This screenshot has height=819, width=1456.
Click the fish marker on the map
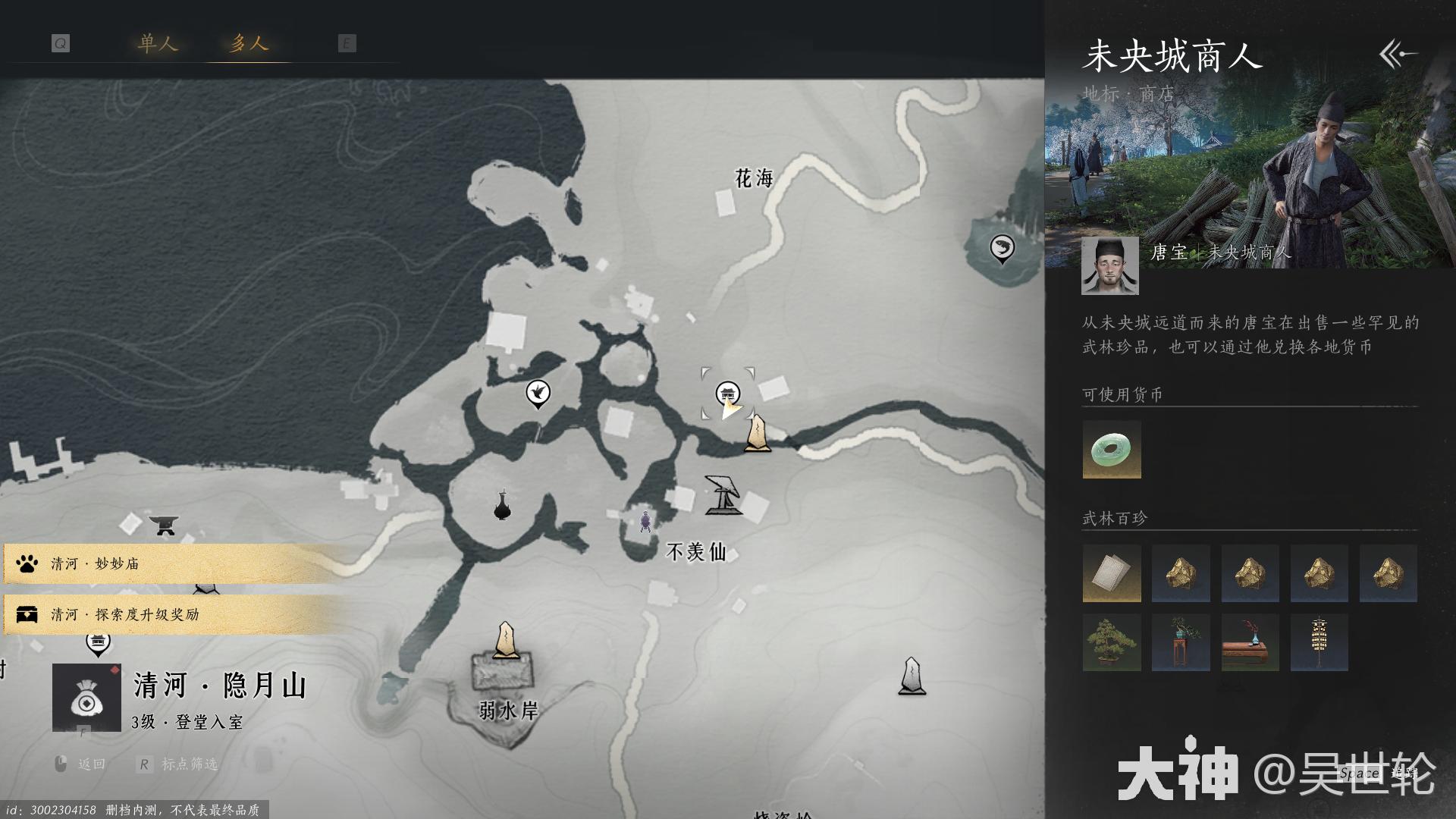point(1002,248)
